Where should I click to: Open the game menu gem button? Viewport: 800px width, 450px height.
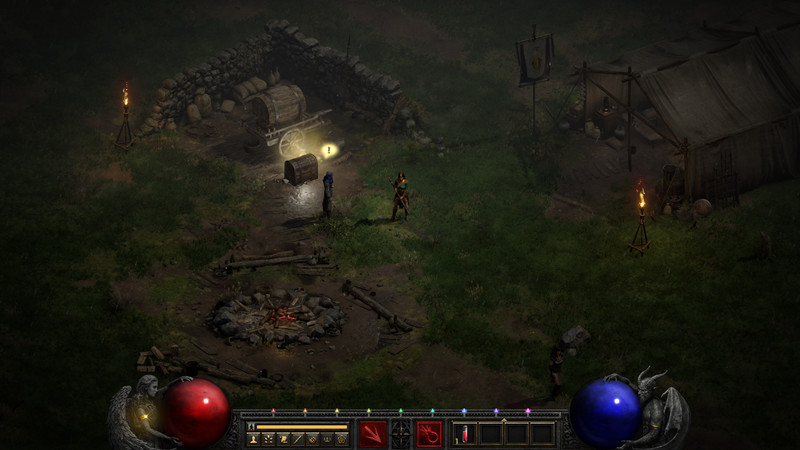[x=342, y=439]
